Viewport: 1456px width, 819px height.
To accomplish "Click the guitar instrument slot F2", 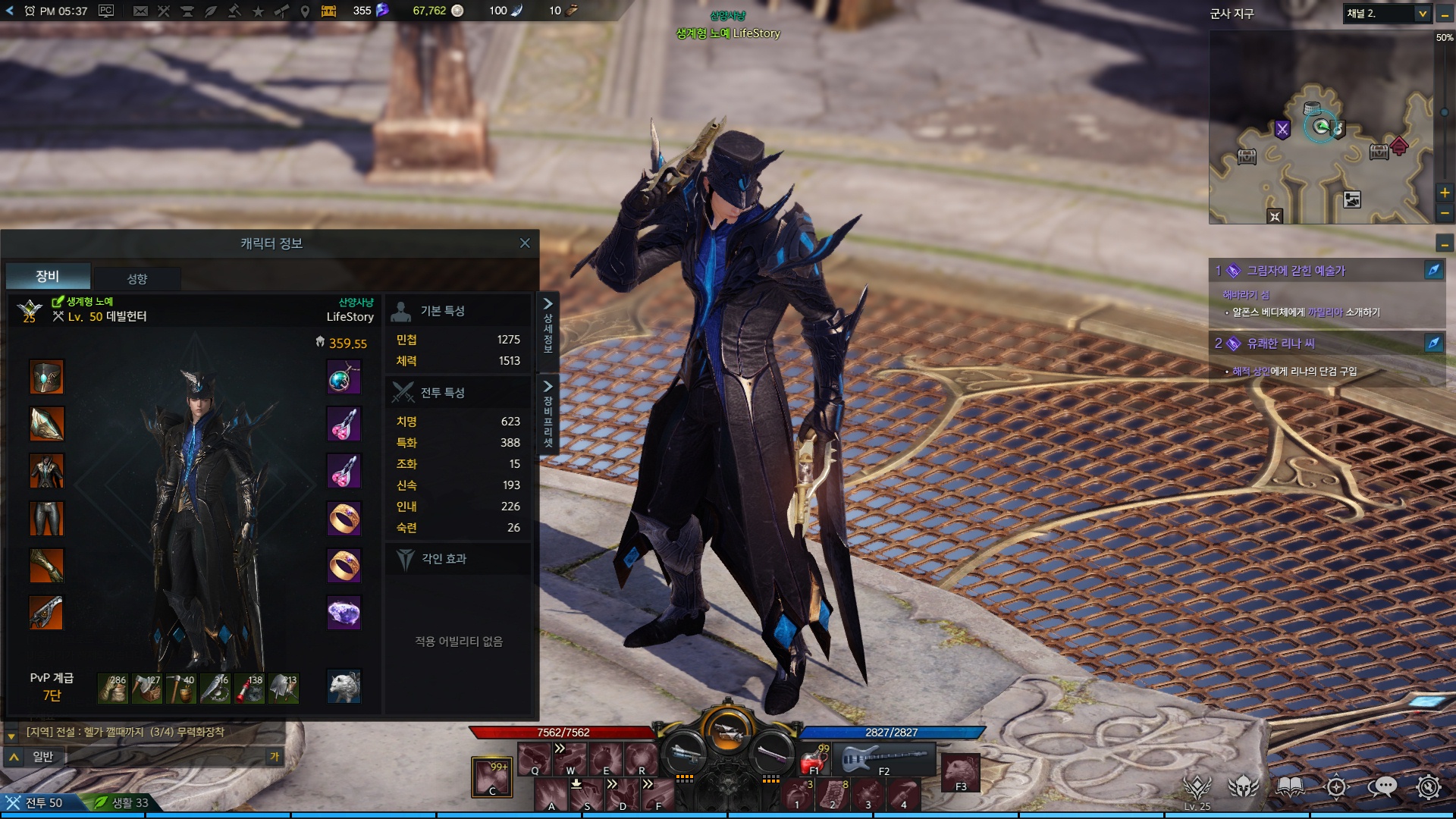I will [x=884, y=758].
